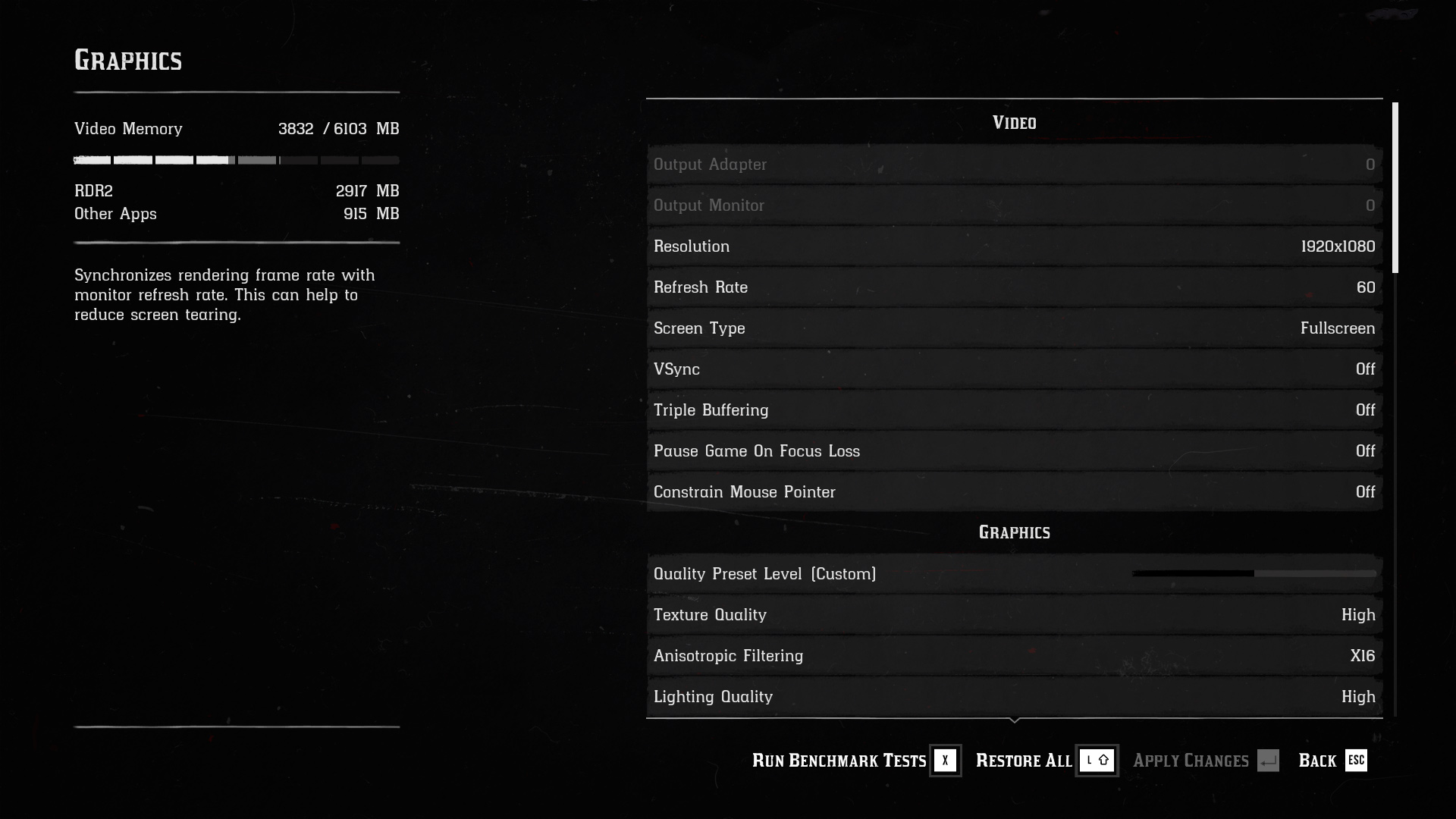Go Back from the Graphics menu
Viewport: 1456px width, 819px height.
coord(1332,761)
